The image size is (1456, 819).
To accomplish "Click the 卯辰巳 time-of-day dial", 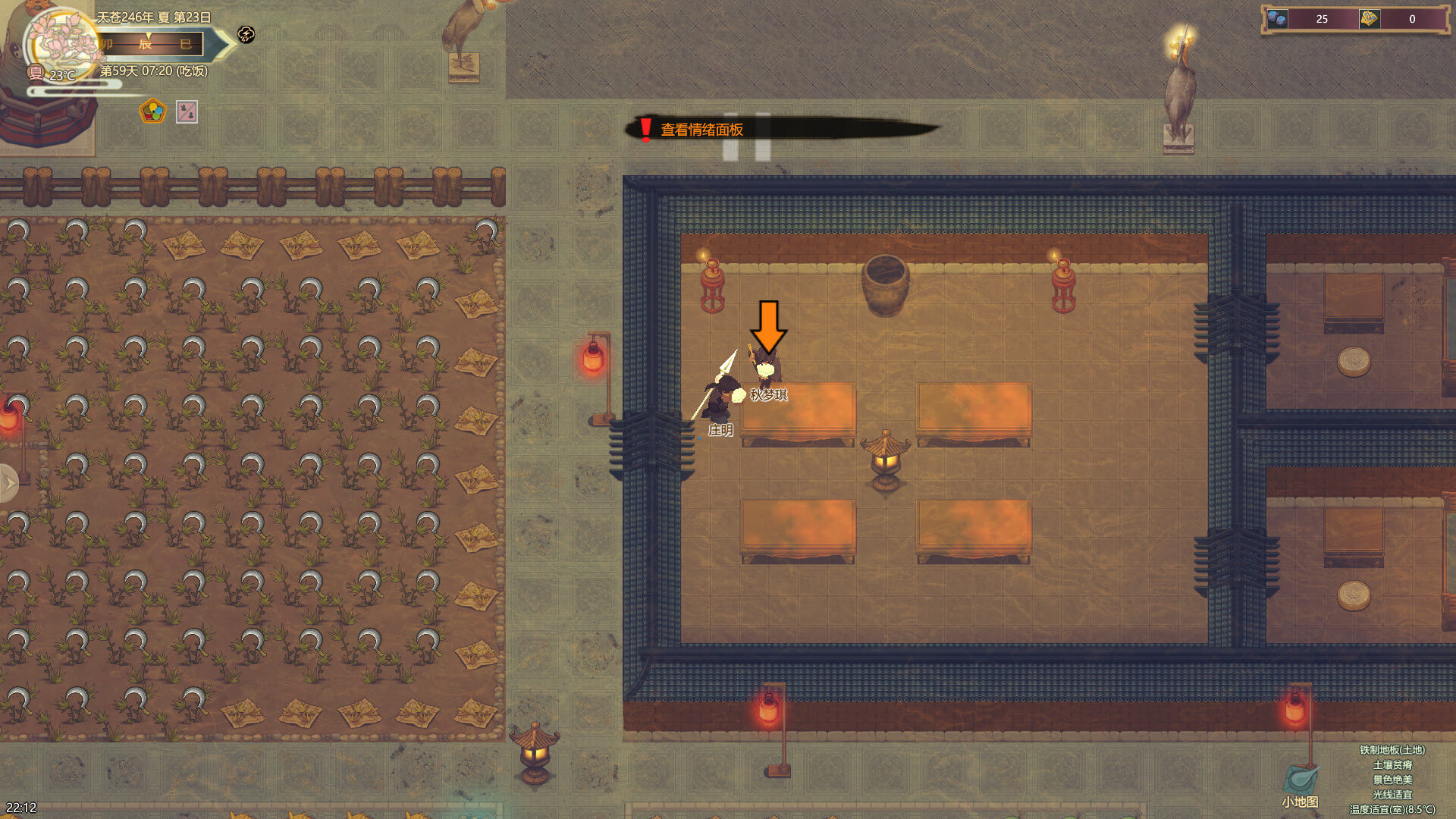I will (x=152, y=44).
